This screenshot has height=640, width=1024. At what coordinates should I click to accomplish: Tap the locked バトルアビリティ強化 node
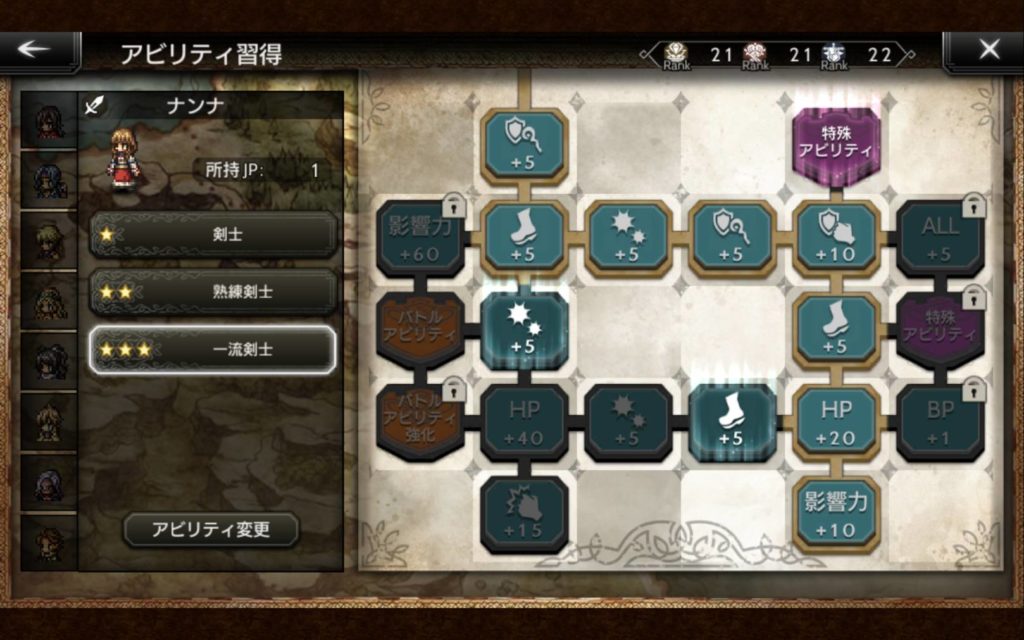[420, 422]
